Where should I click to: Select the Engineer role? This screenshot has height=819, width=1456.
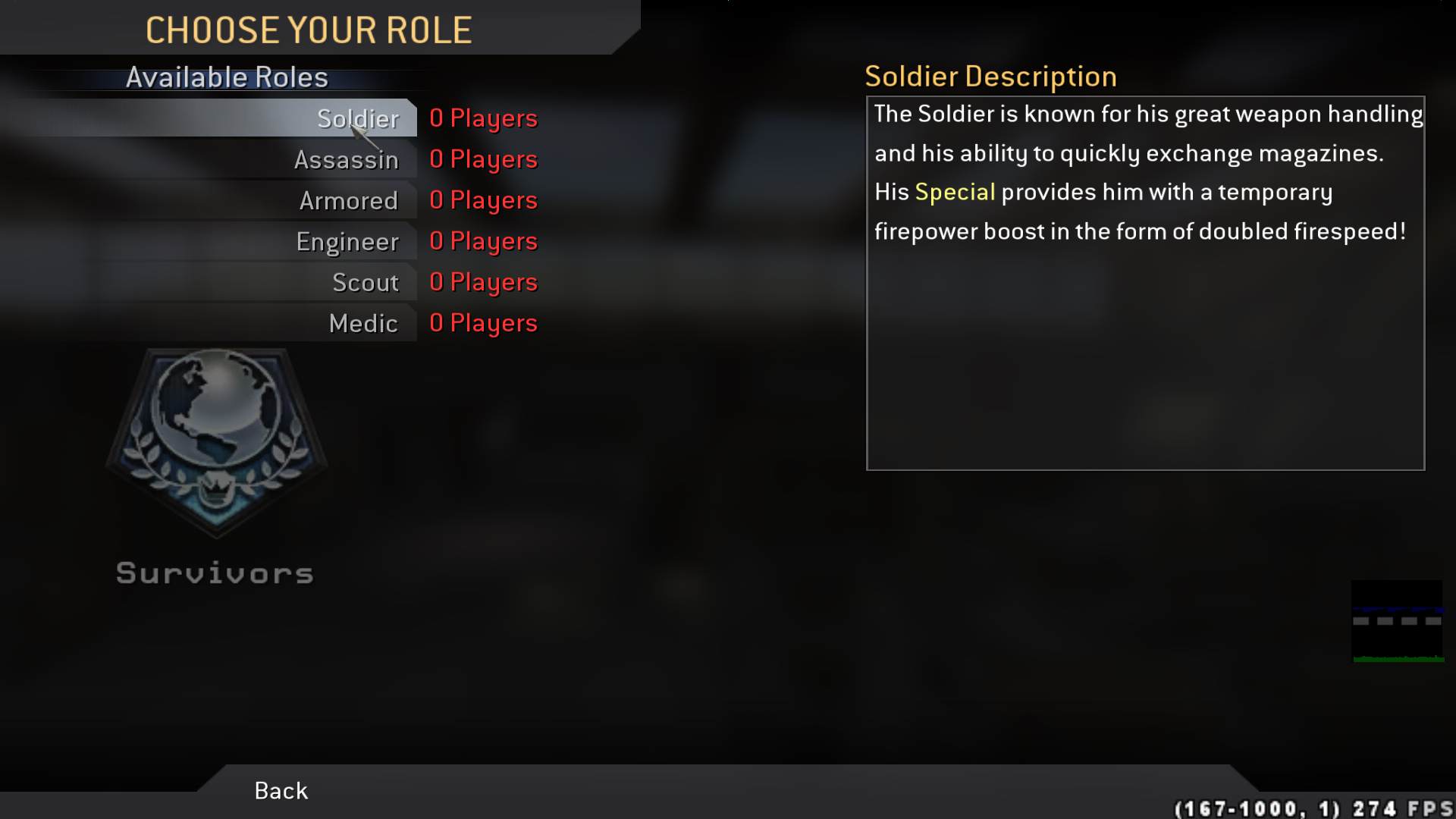coord(347,241)
